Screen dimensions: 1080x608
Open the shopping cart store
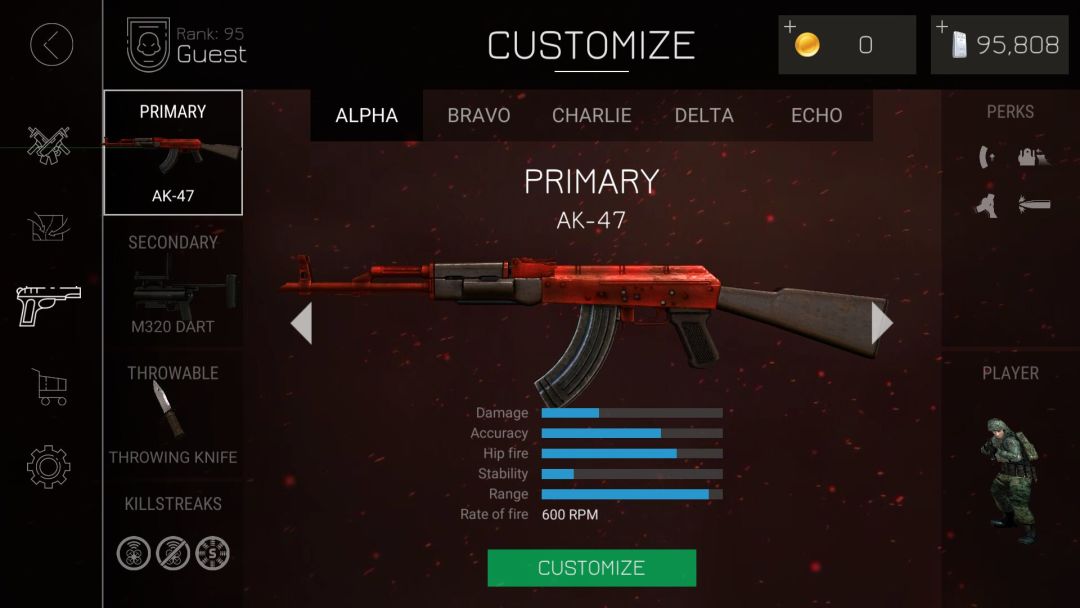[x=50, y=386]
